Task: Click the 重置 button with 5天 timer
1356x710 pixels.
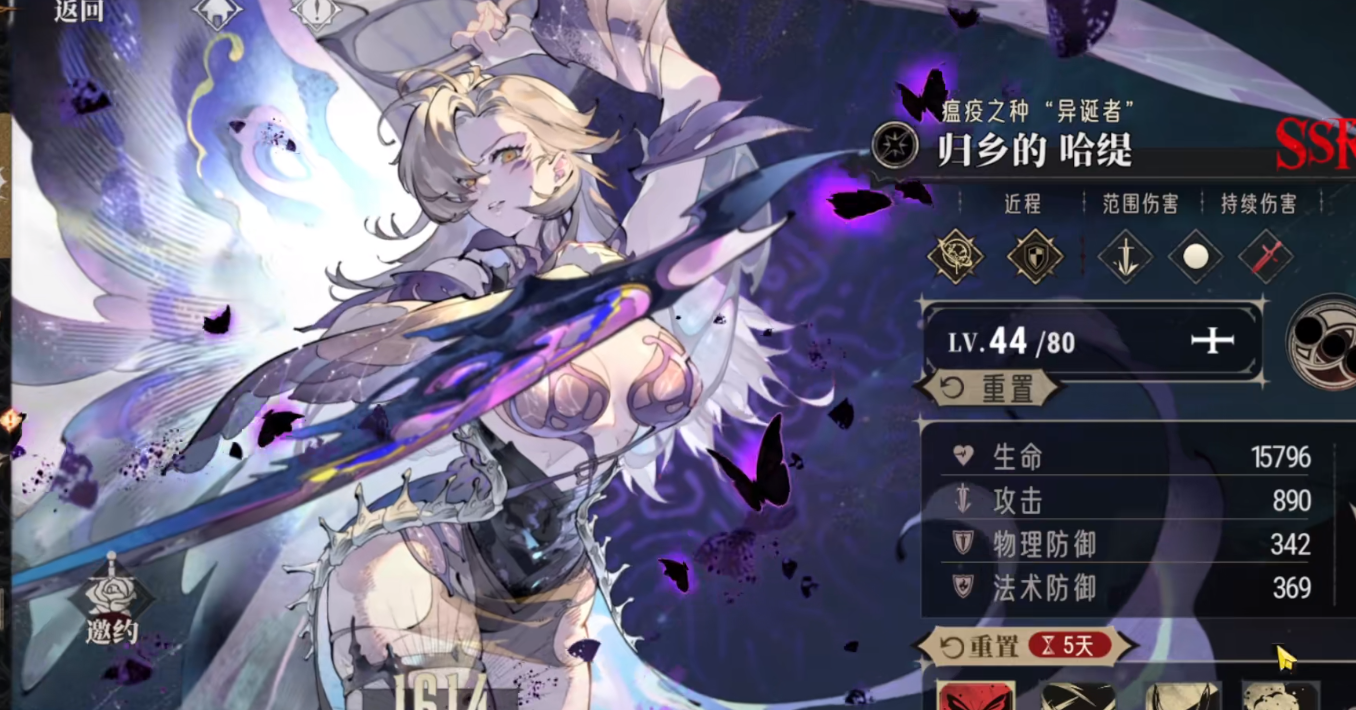Action: (x=1026, y=646)
